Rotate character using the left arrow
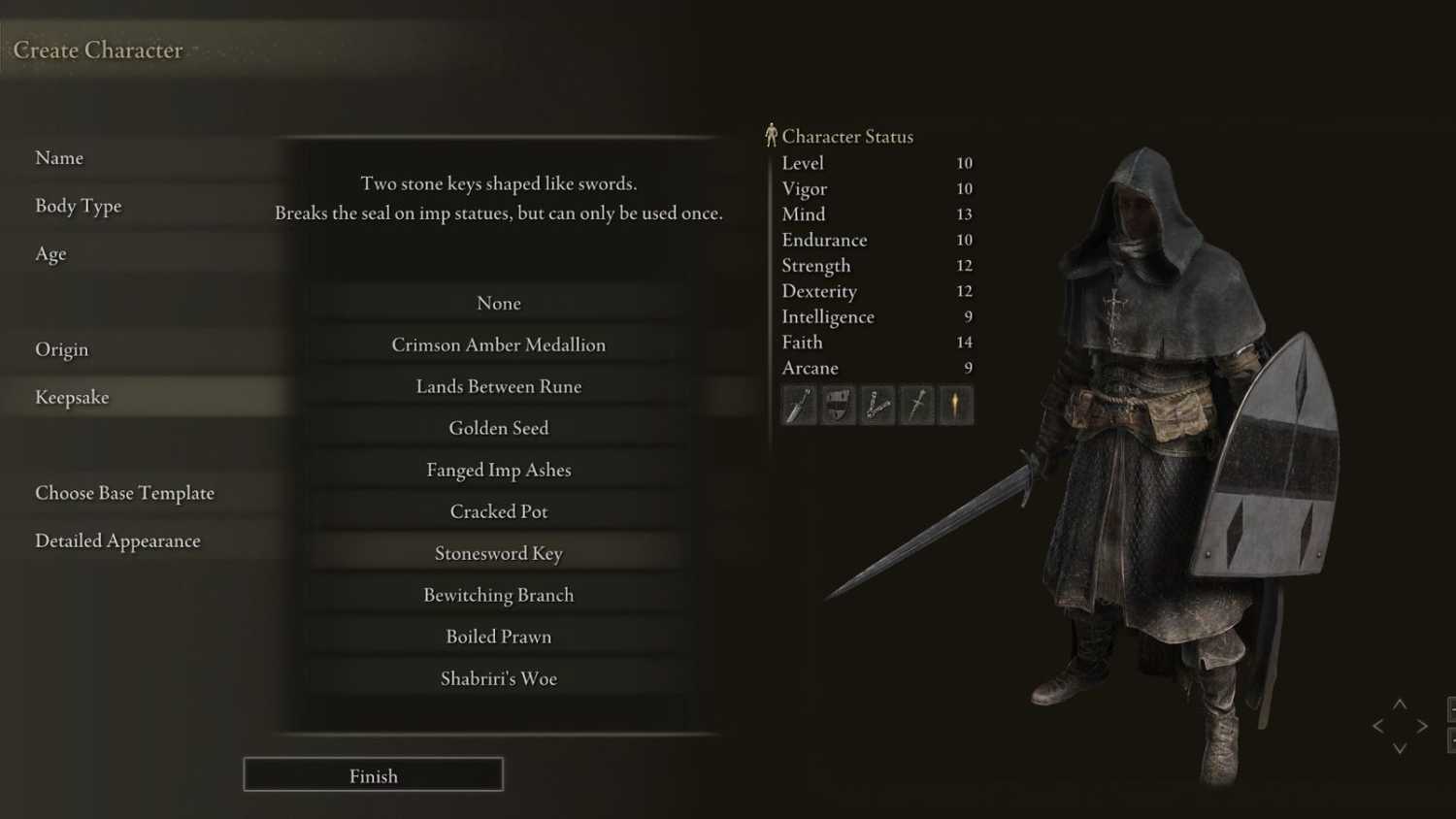The width and height of the screenshot is (1456, 819). (x=1376, y=725)
